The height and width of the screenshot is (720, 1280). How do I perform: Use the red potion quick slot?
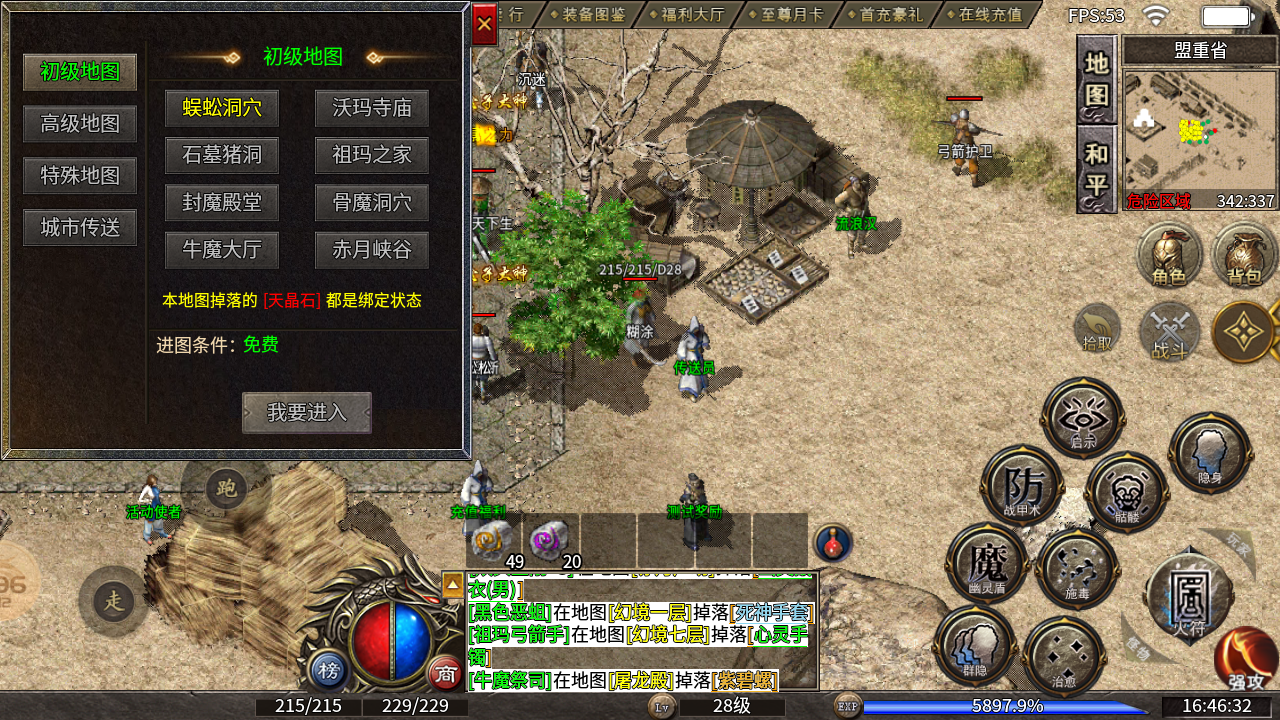832,542
